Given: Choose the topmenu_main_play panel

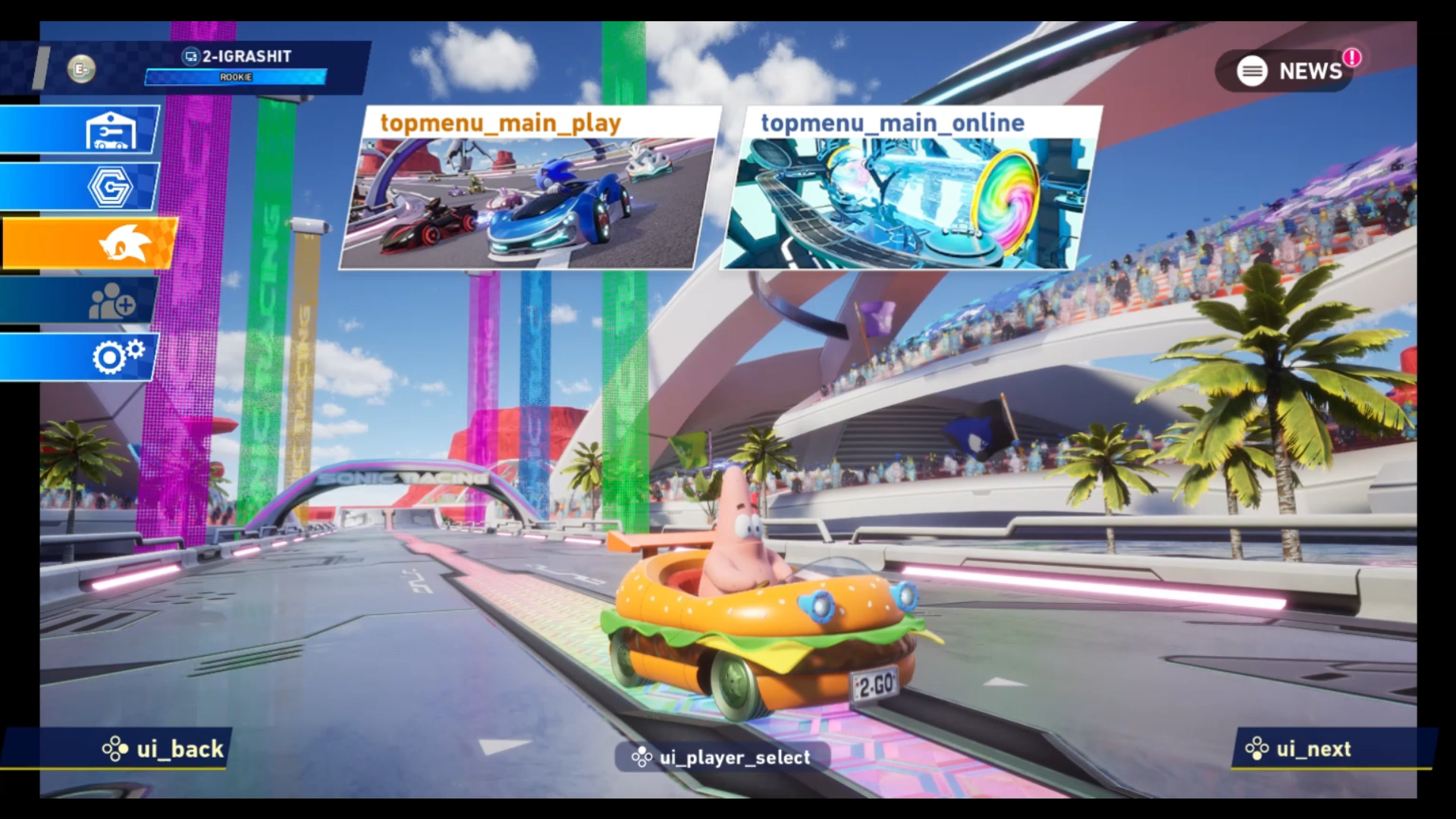Looking at the screenshot, I should click(x=528, y=190).
